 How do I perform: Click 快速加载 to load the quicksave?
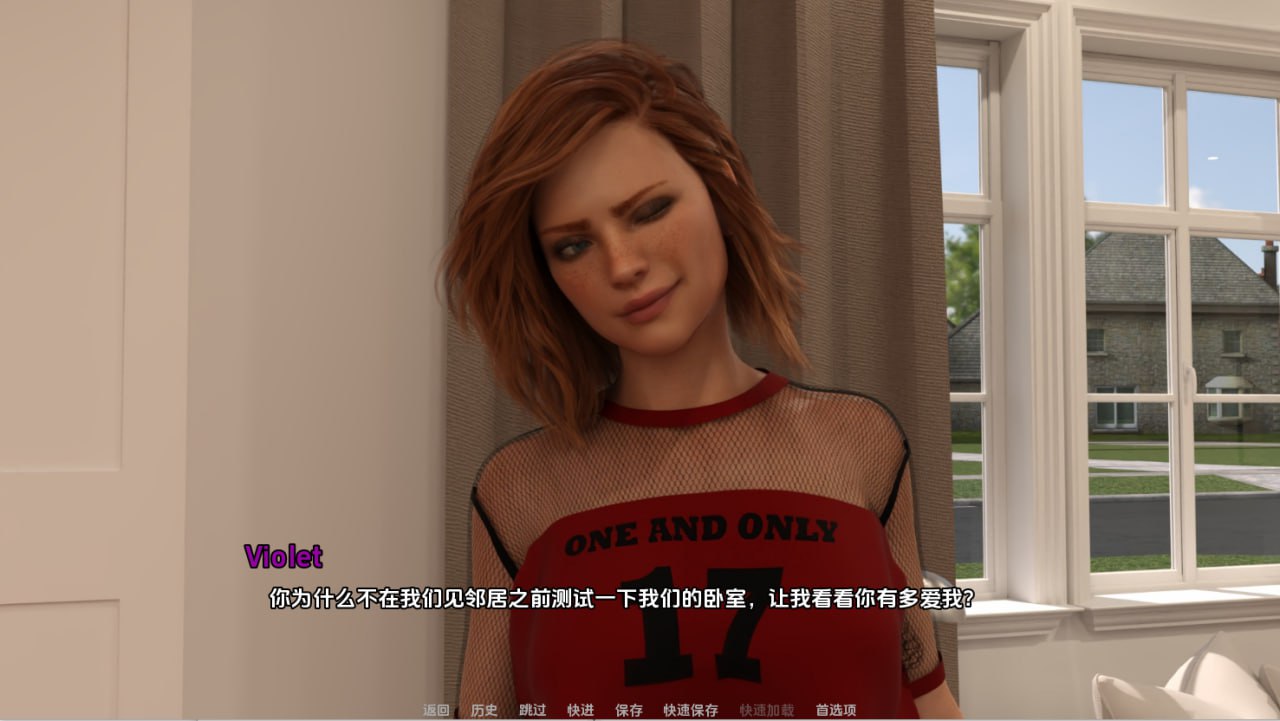coord(768,709)
